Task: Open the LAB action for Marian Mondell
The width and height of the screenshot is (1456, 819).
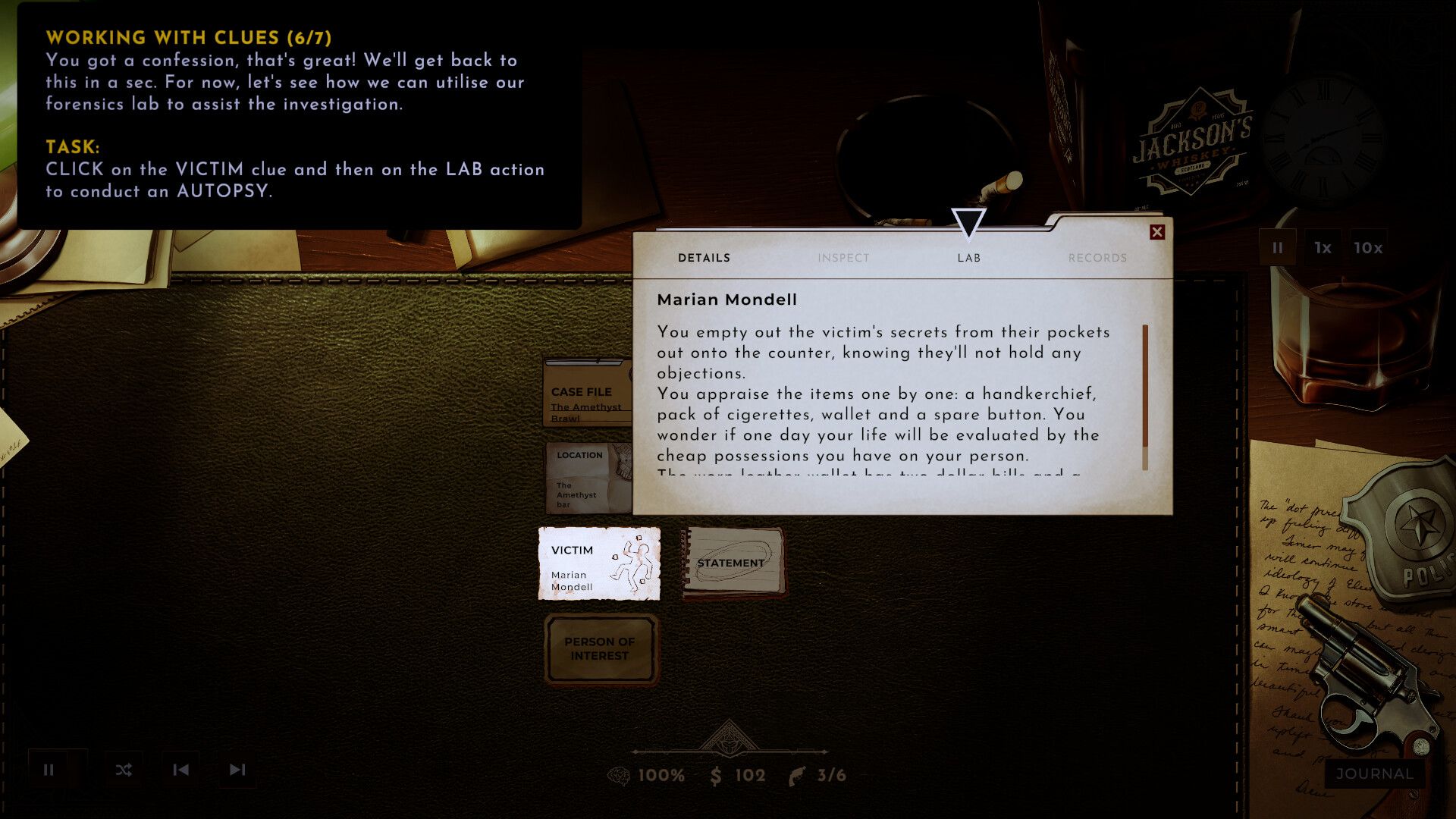Action: click(x=968, y=258)
